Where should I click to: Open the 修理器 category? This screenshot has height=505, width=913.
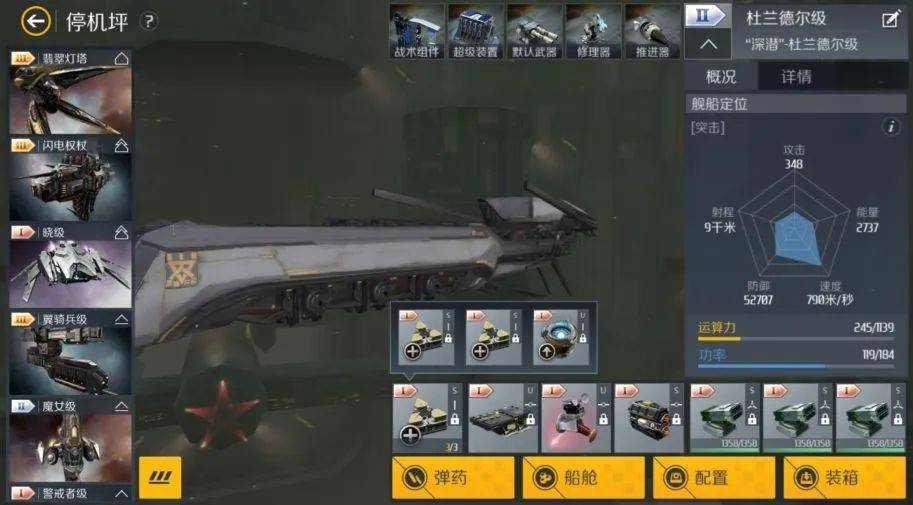593,30
